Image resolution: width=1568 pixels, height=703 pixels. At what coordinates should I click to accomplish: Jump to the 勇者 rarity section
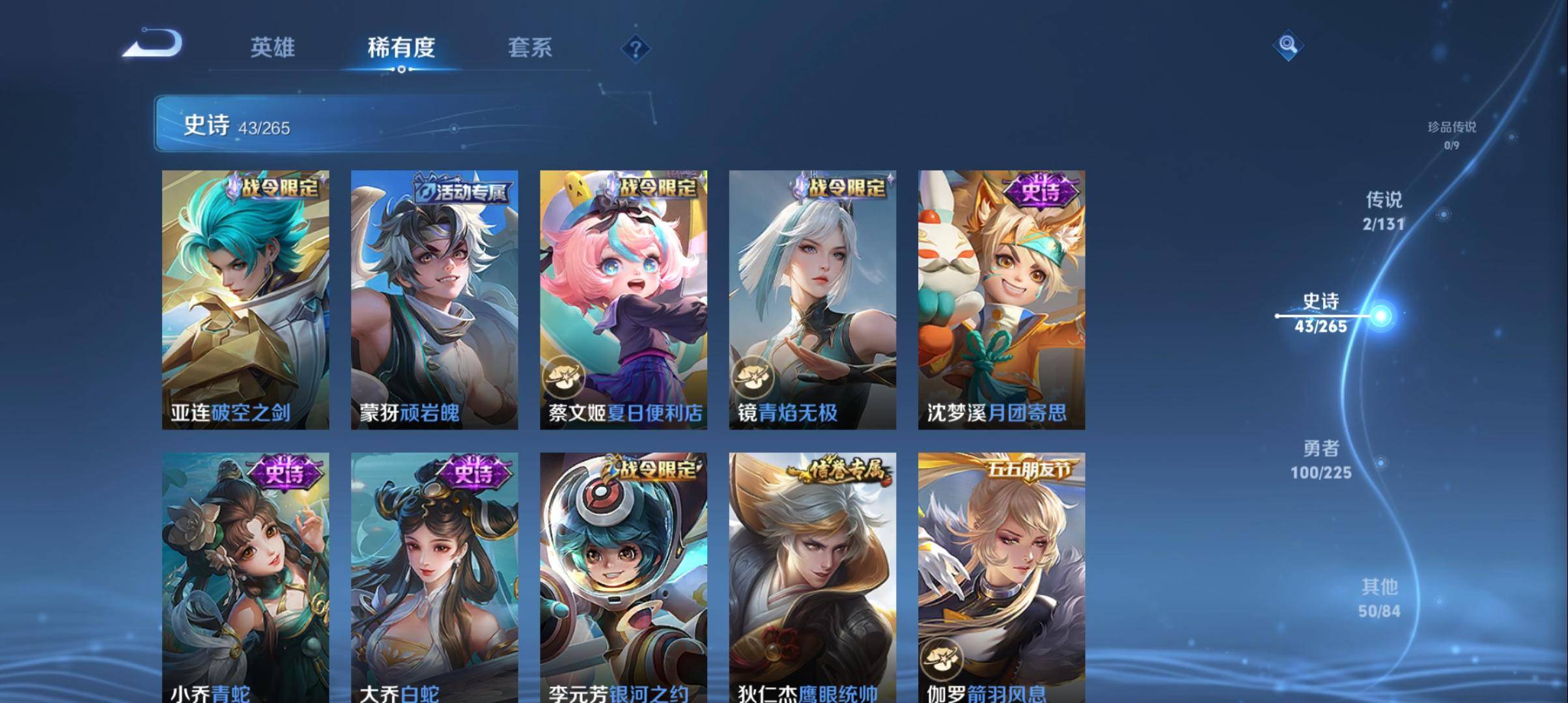click(1321, 460)
